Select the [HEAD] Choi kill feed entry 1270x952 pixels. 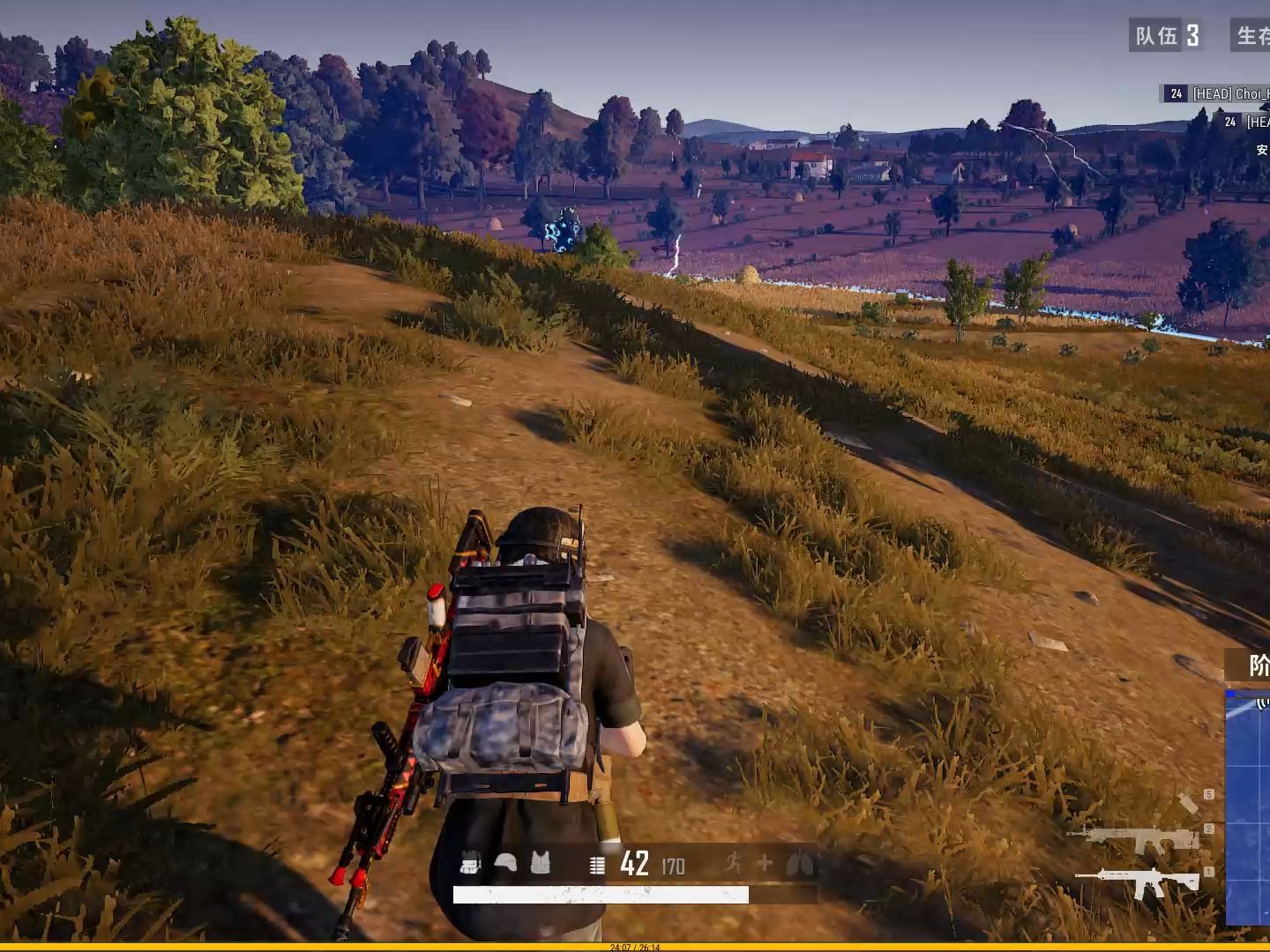point(1217,93)
